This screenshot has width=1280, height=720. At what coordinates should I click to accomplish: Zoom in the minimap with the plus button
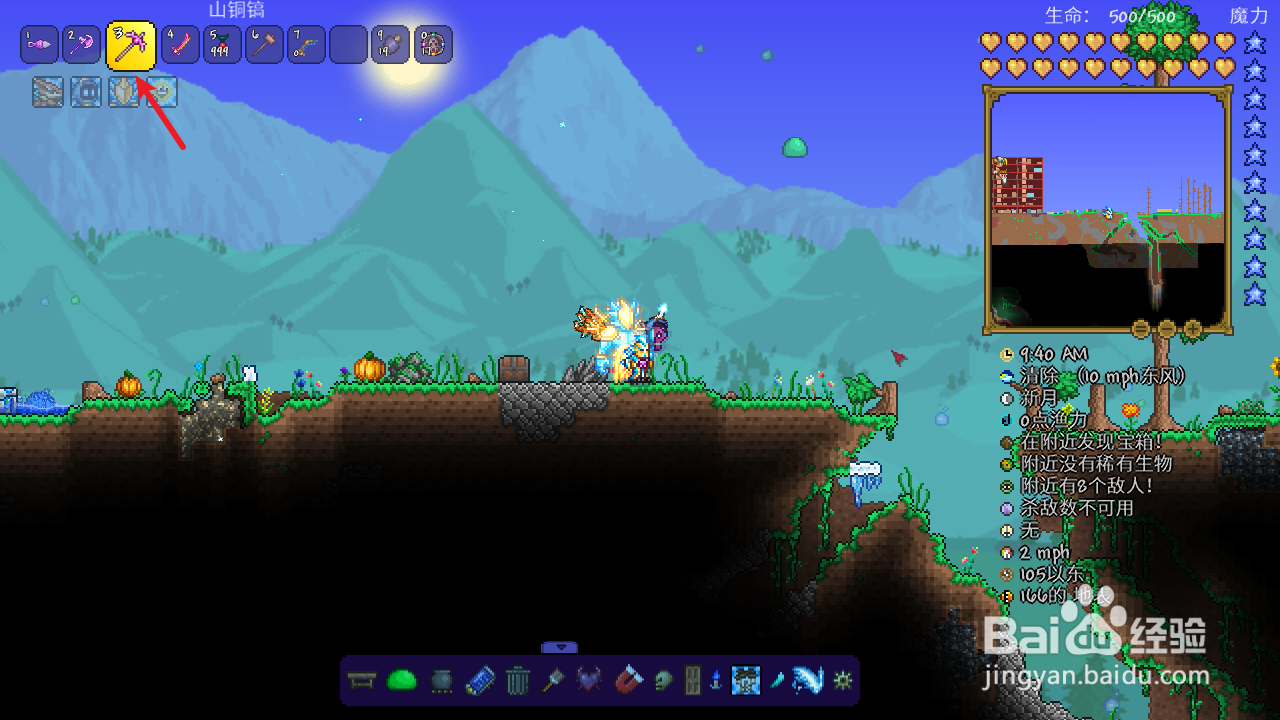[1192, 328]
